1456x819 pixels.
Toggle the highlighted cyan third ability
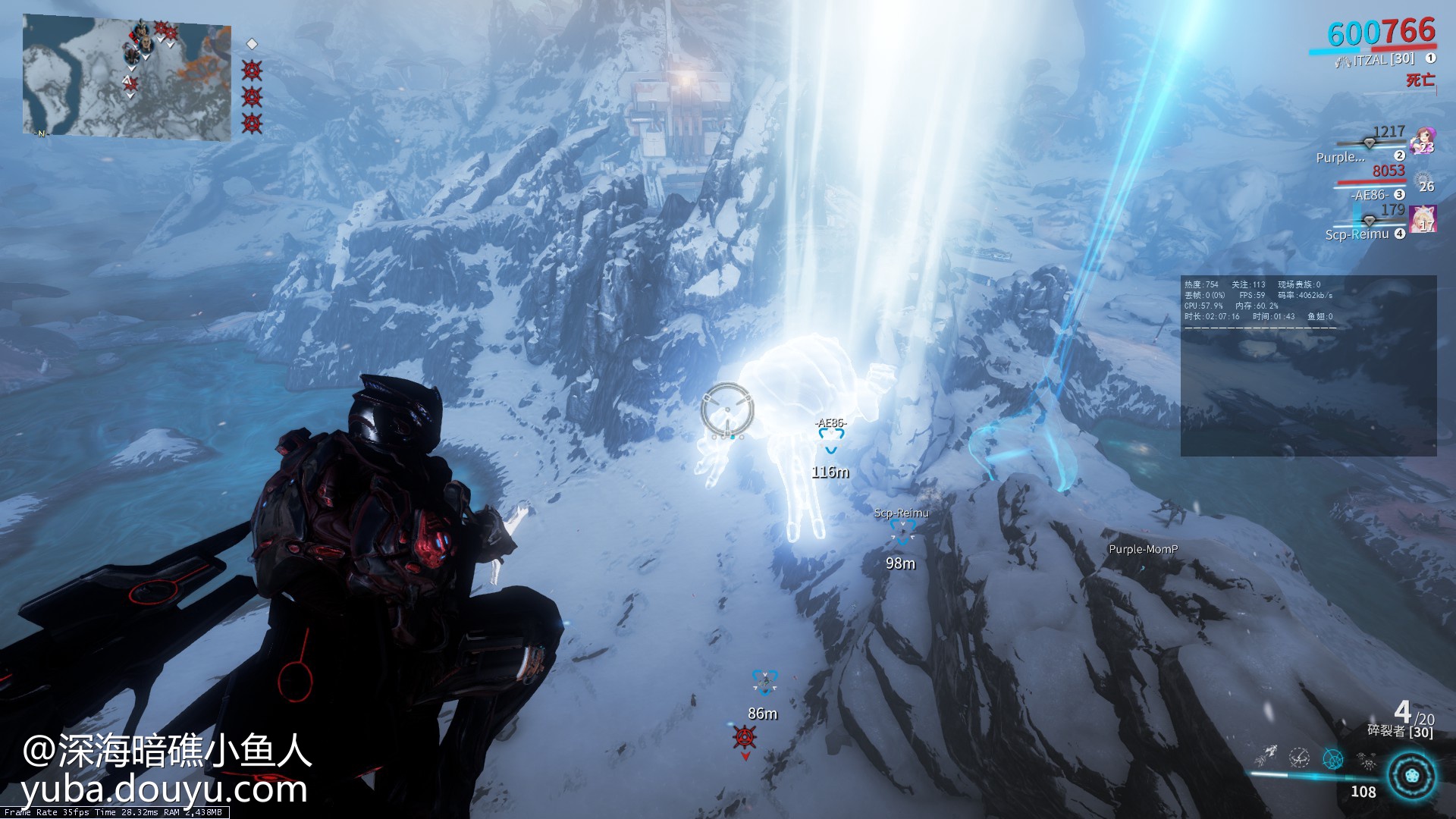coord(1332,758)
